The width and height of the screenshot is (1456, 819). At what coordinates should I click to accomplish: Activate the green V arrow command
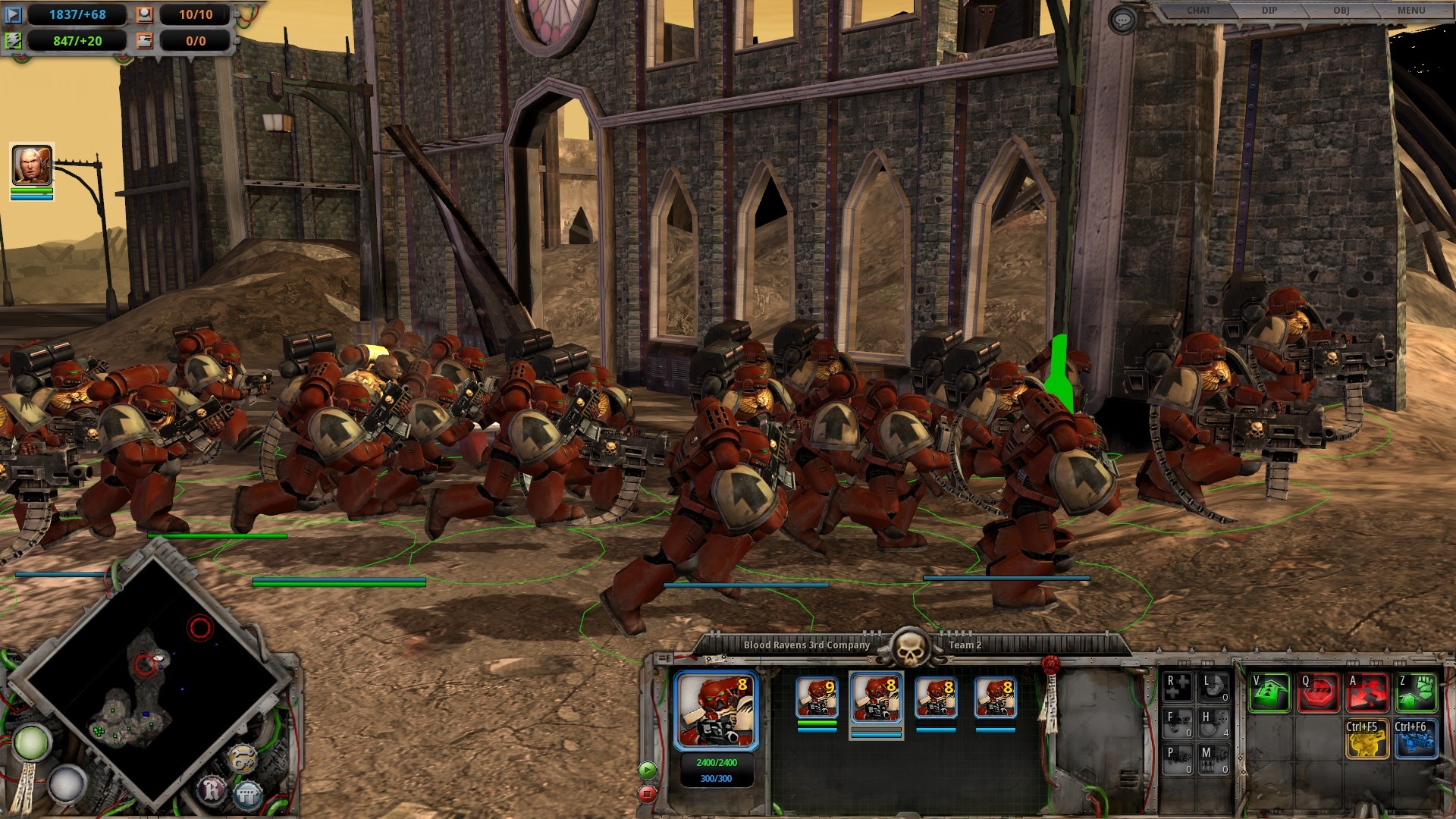(x=1269, y=692)
